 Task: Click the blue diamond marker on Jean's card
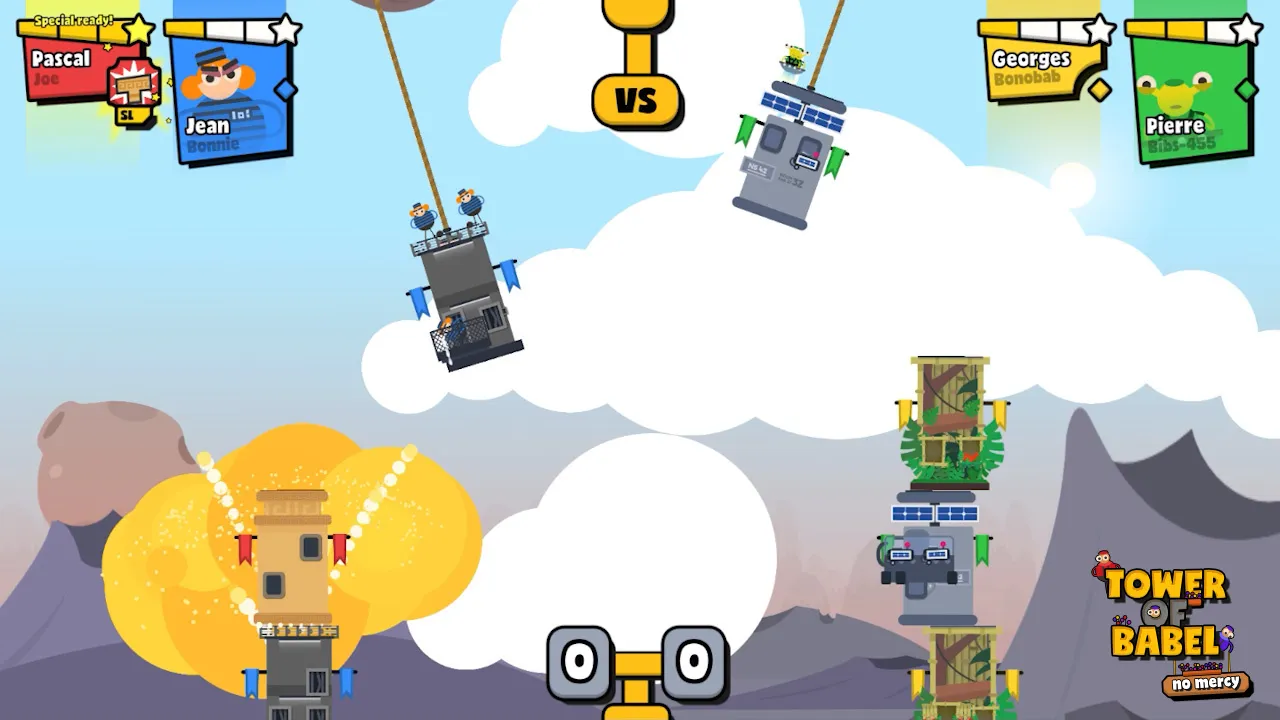(x=284, y=88)
